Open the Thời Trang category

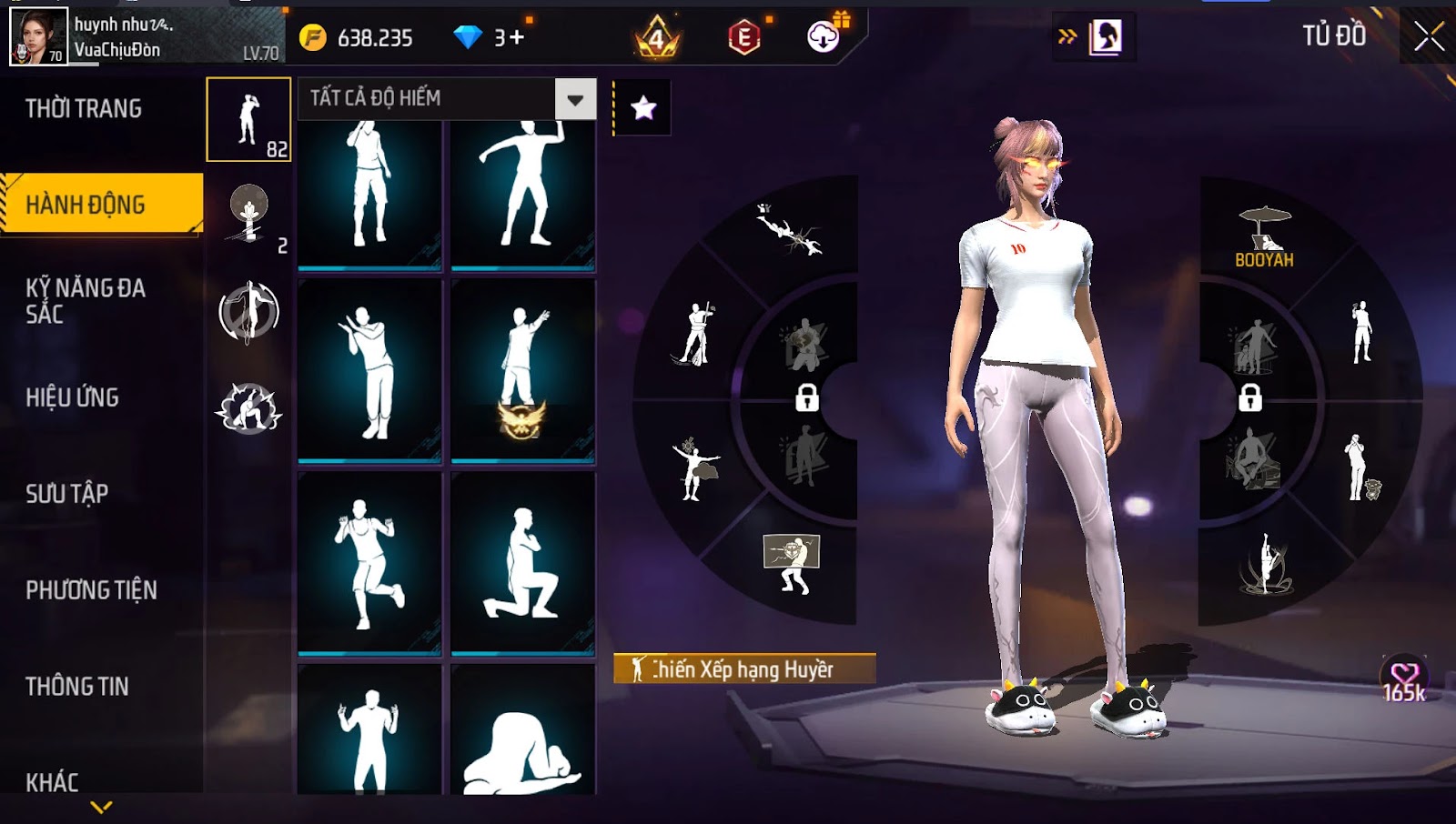(84, 109)
